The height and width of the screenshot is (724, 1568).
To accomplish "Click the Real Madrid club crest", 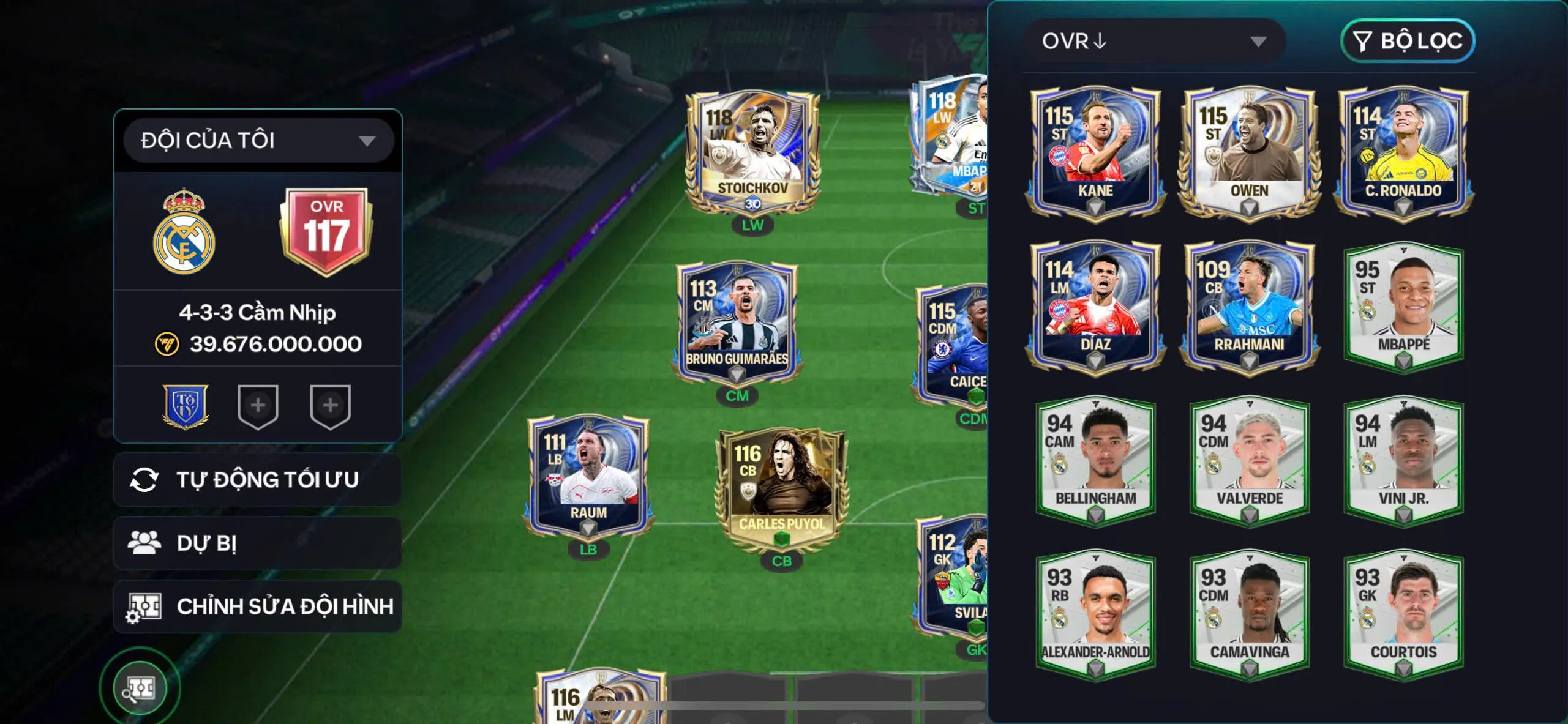I will pyautogui.click(x=185, y=233).
